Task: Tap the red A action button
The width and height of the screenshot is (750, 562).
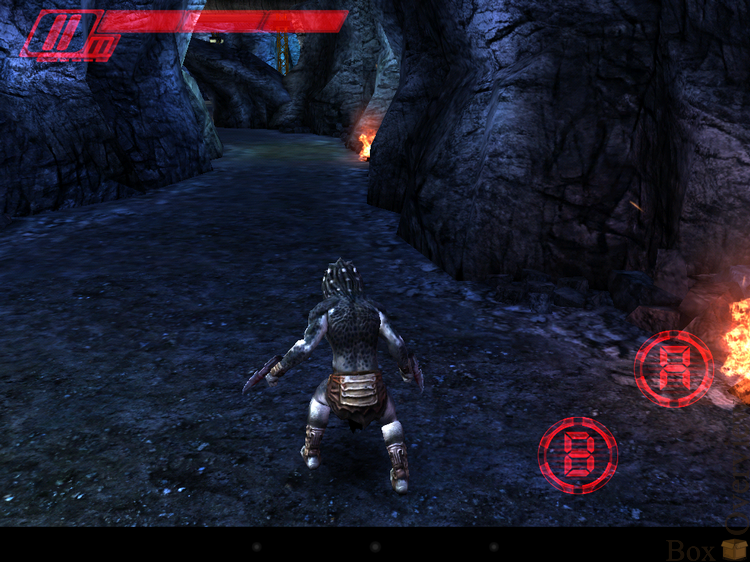Action: (673, 368)
